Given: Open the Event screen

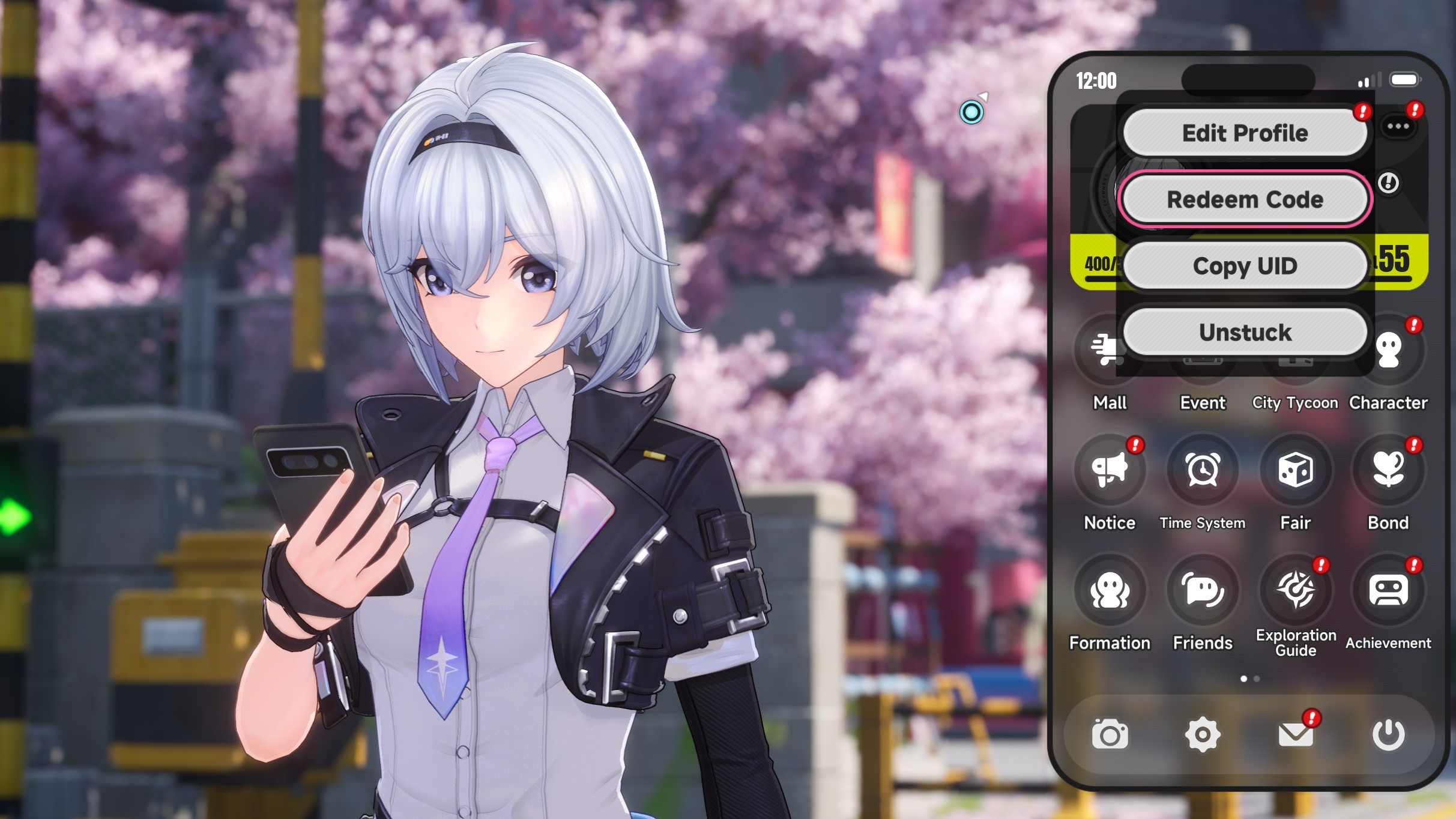Looking at the screenshot, I should [x=1203, y=360].
